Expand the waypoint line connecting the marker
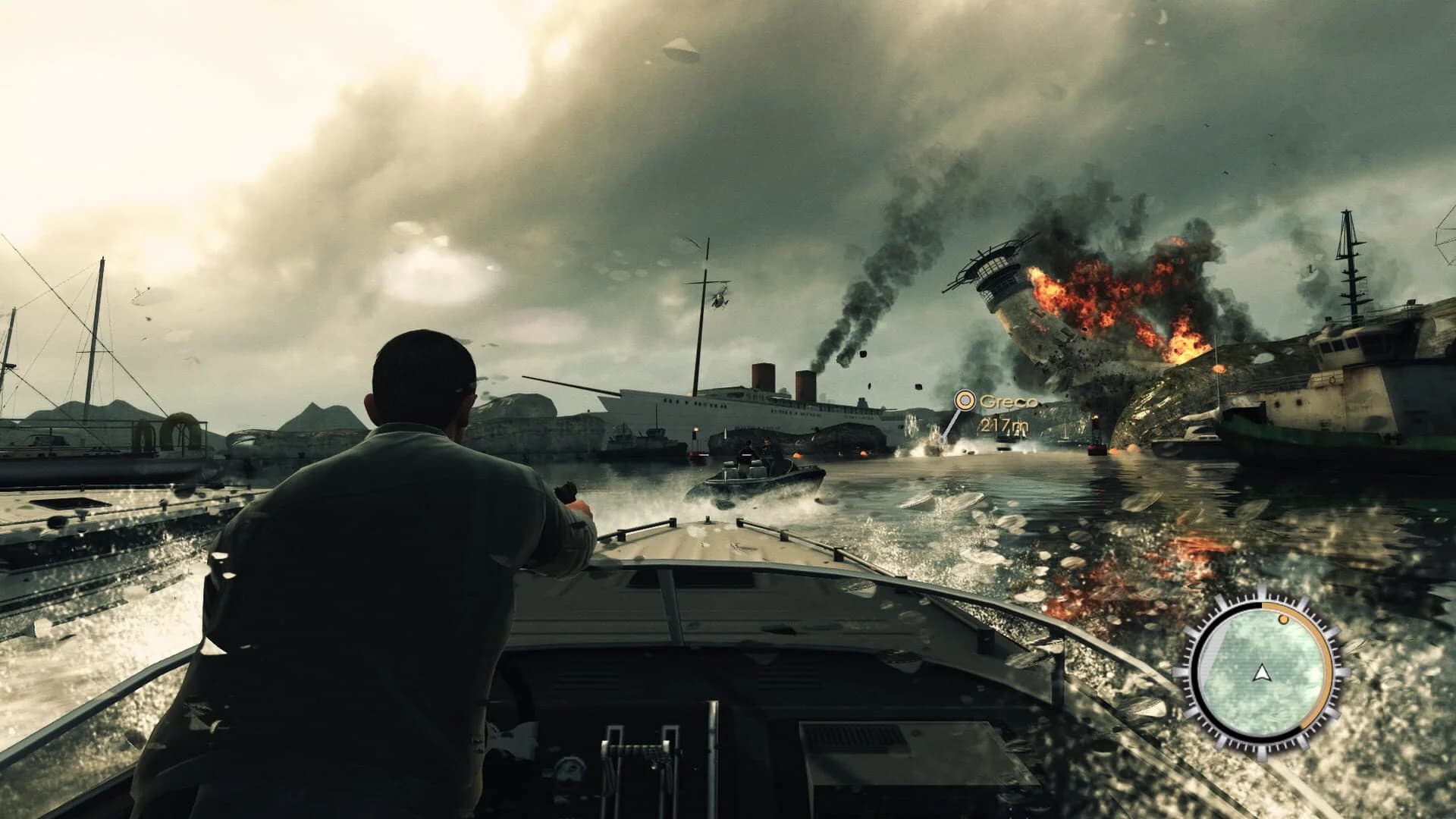1456x819 pixels. tap(950, 423)
